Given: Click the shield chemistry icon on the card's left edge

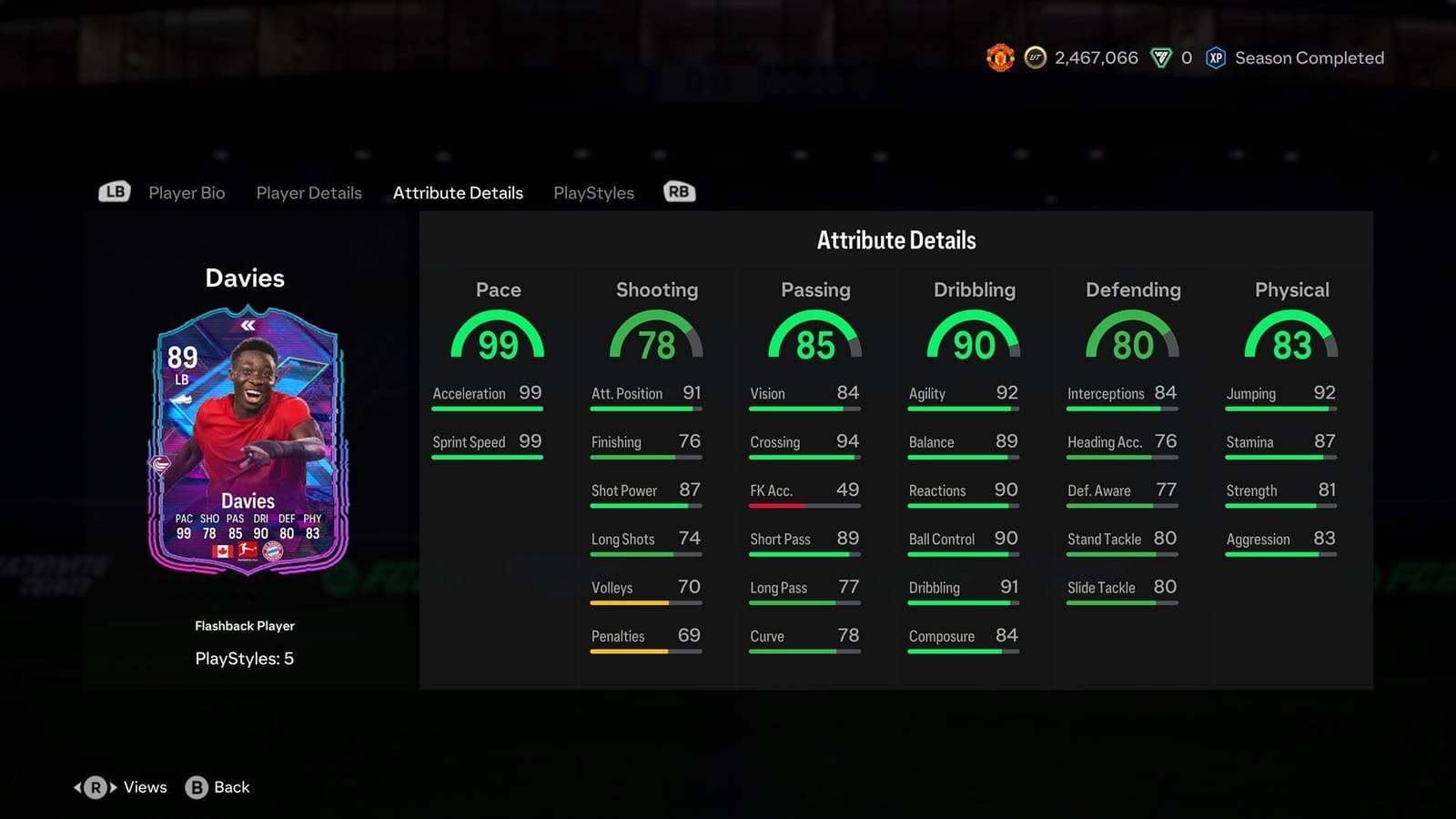Looking at the screenshot, I should [161, 462].
